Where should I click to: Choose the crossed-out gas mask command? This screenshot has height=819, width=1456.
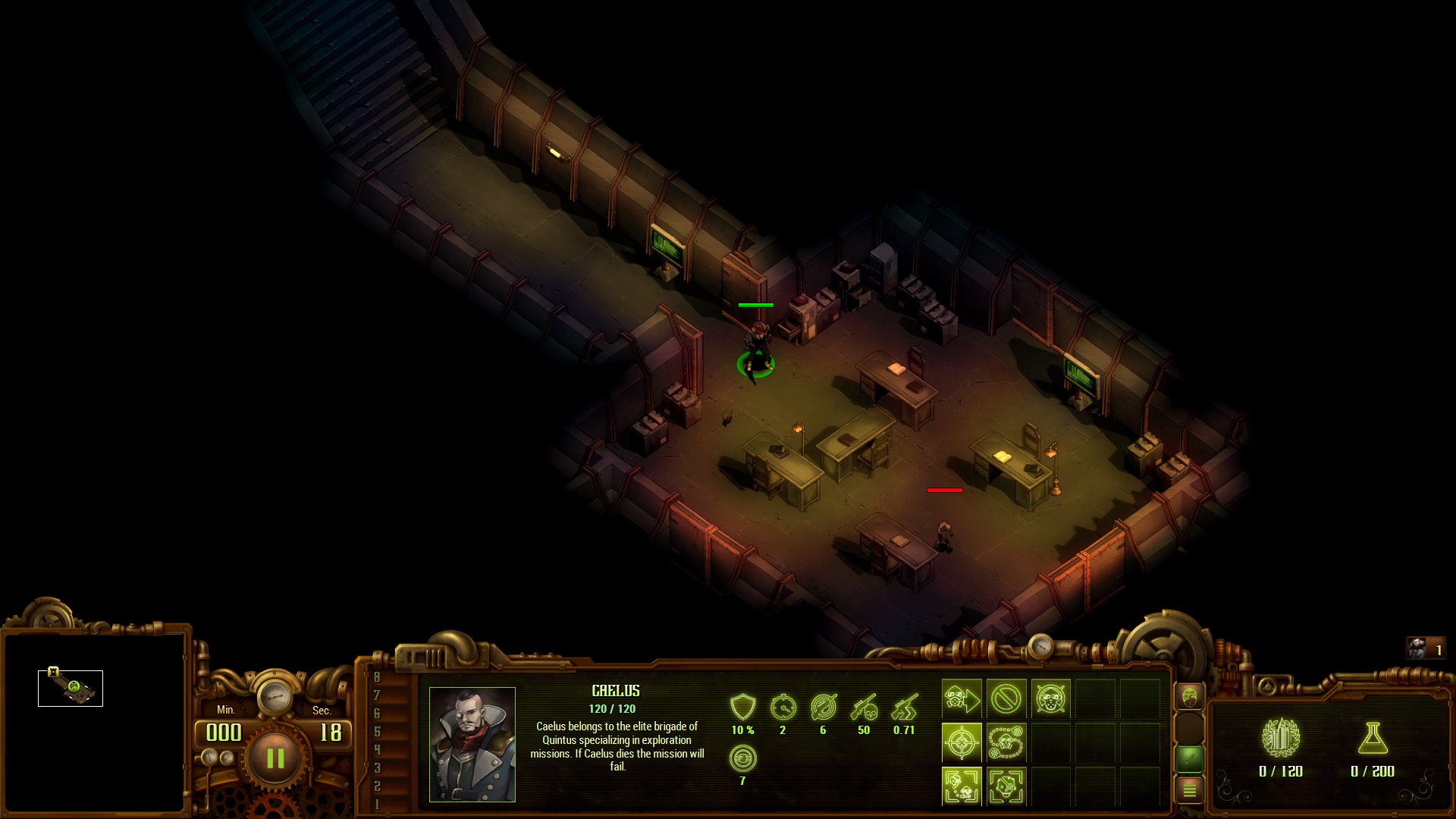click(x=1050, y=698)
